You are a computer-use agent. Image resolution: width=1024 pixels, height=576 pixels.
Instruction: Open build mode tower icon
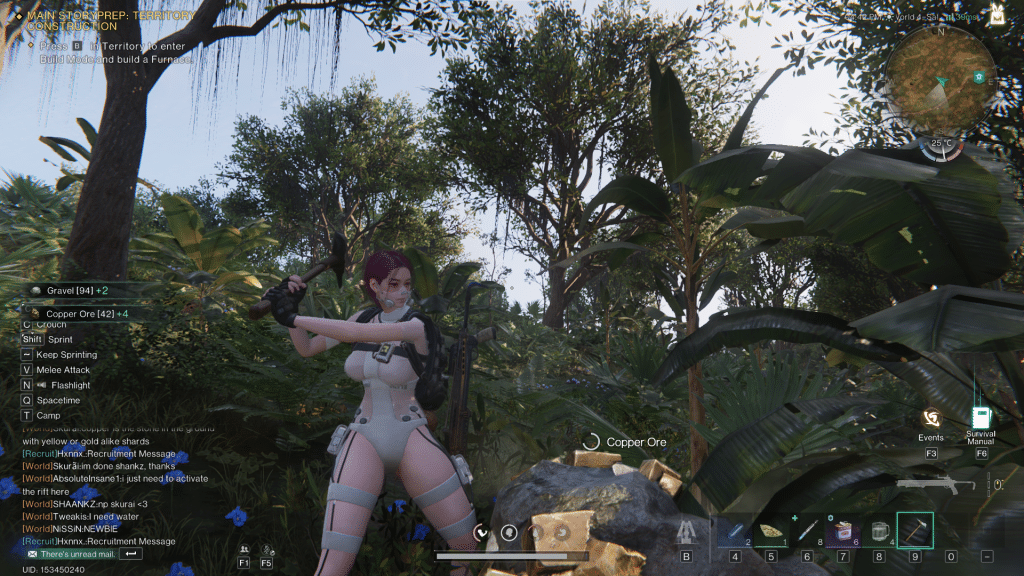tap(686, 532)
